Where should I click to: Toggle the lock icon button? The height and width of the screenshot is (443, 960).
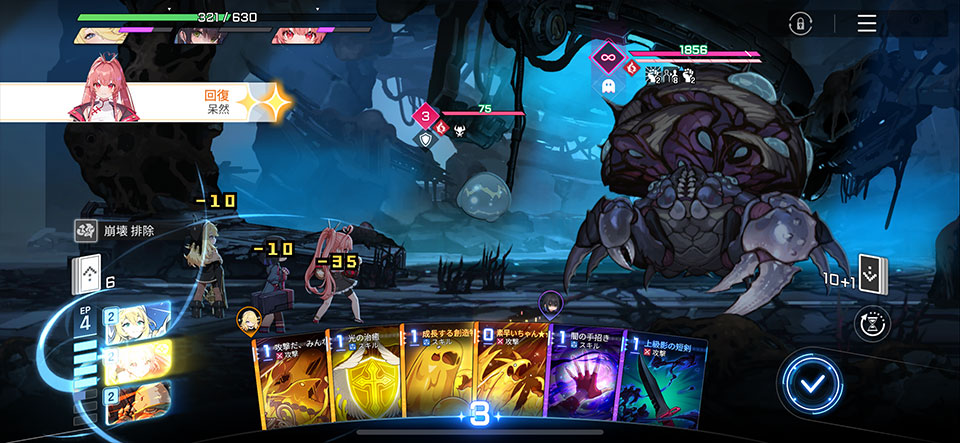point(800,25)
